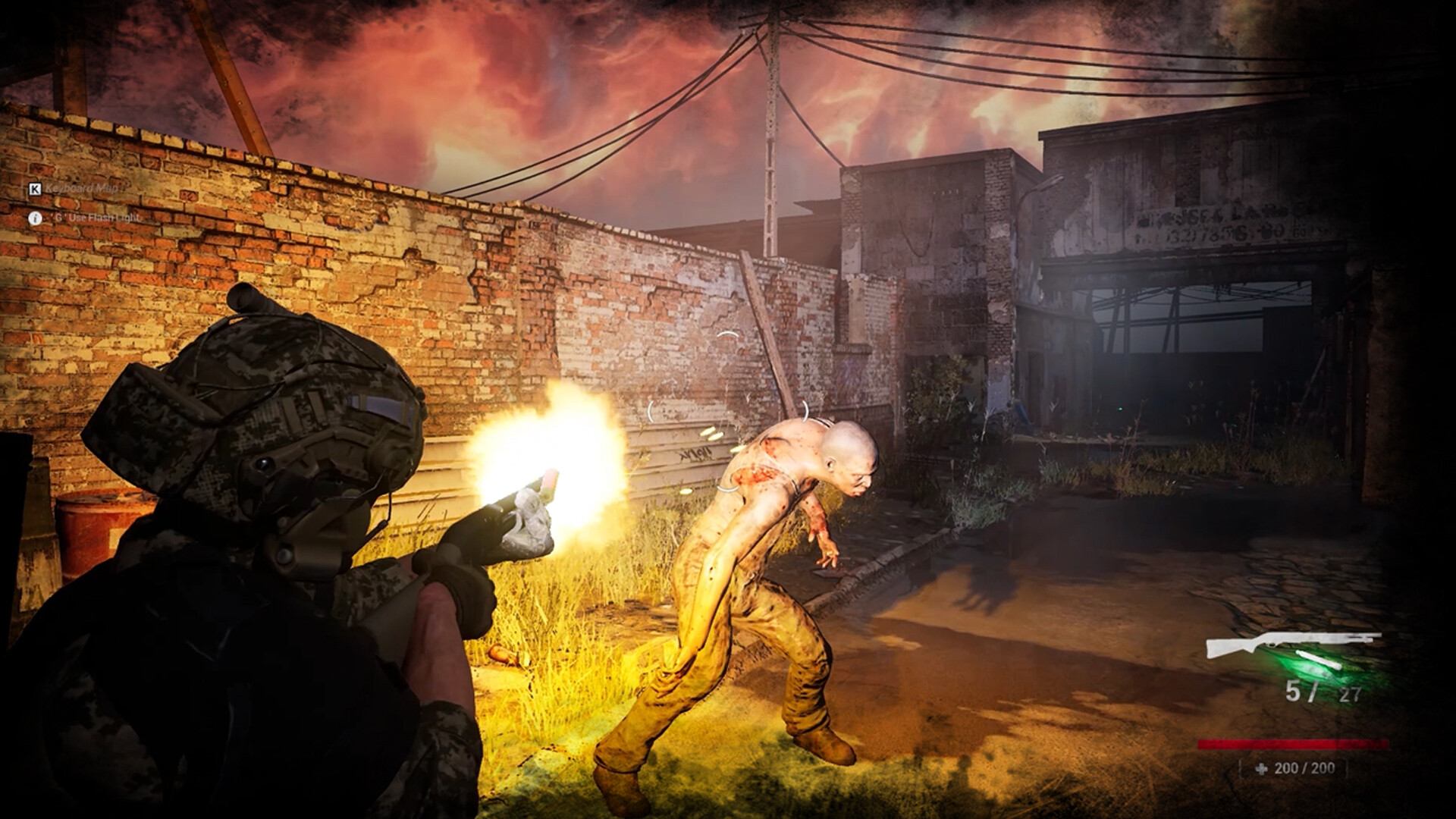Screen dimensions: 1456x819
Task: Select the shotgun weapon icon
Action: pos(1292,645)
